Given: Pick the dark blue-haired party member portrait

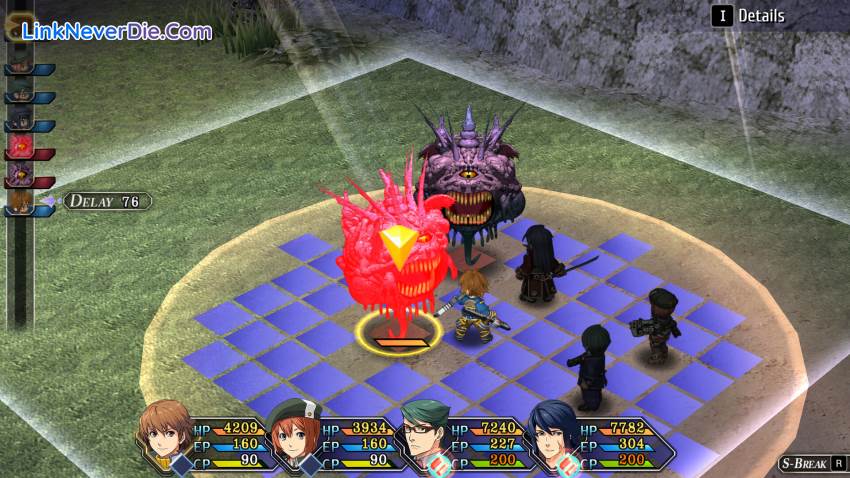Looking at the screenshot, I should [x=553, y=433].
